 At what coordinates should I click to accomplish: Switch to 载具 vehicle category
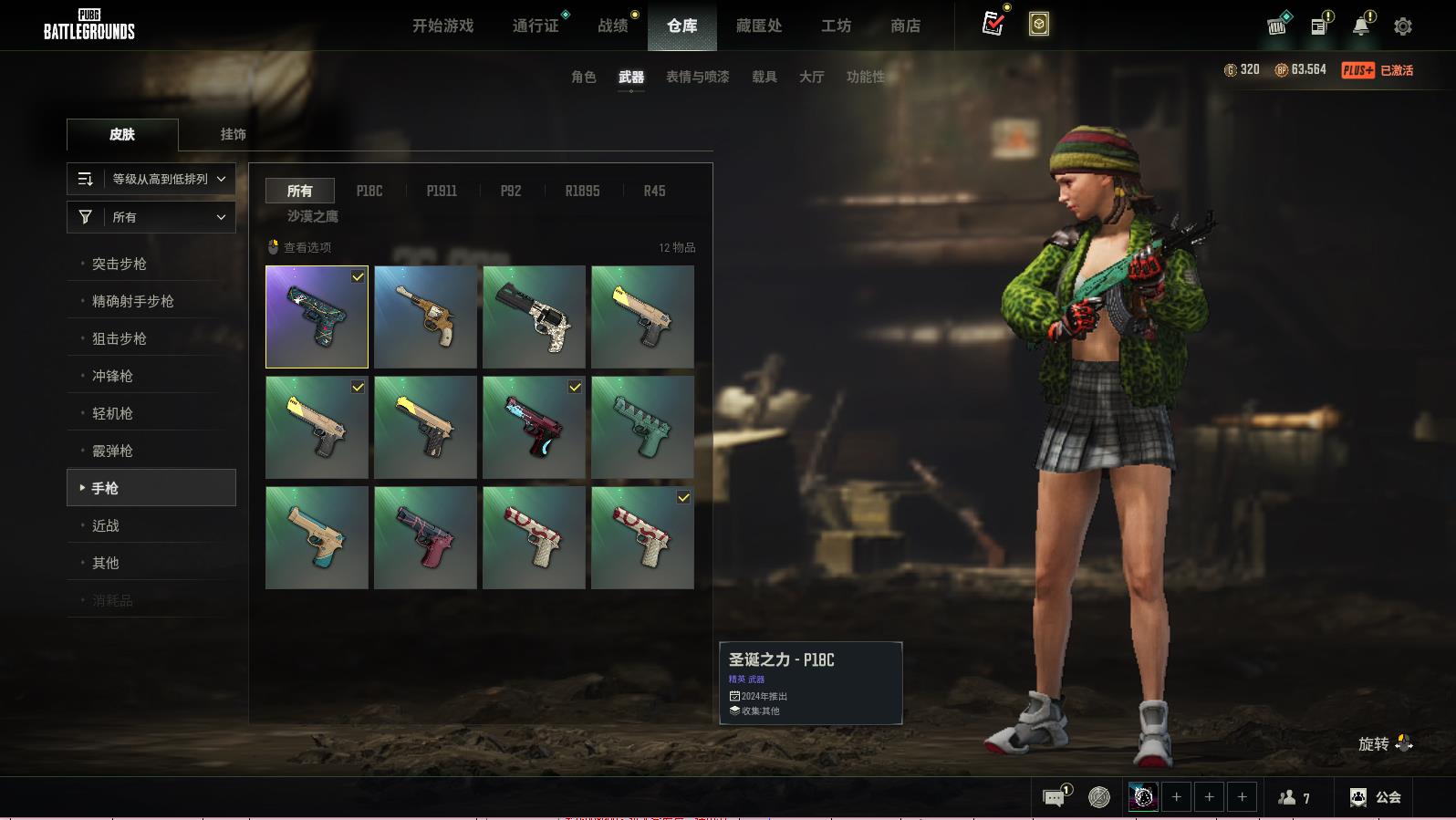coord(764,77)
